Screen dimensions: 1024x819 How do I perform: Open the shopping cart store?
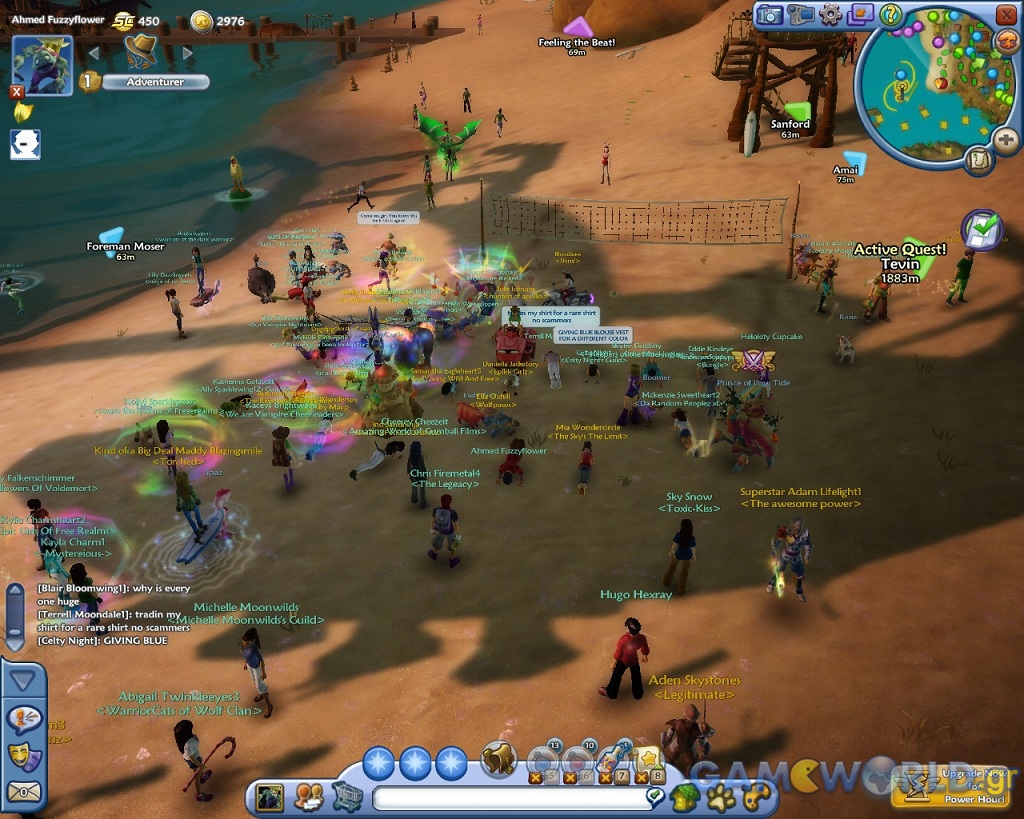[346, 797]
